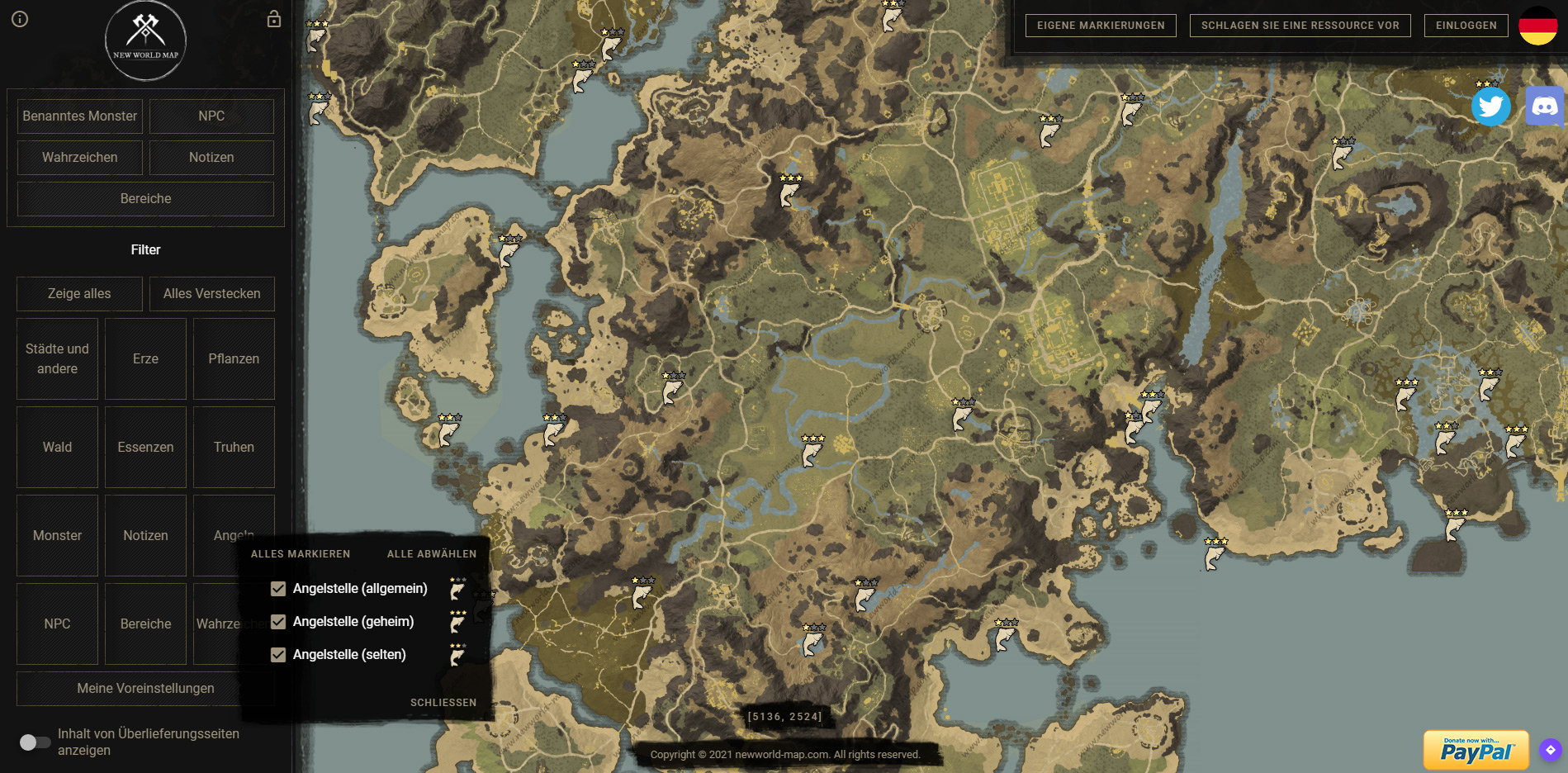The image size is (1568, 773).
Task: Show all markers with Zeige alles
Action: pyautogui.click(x=79, y=294)
